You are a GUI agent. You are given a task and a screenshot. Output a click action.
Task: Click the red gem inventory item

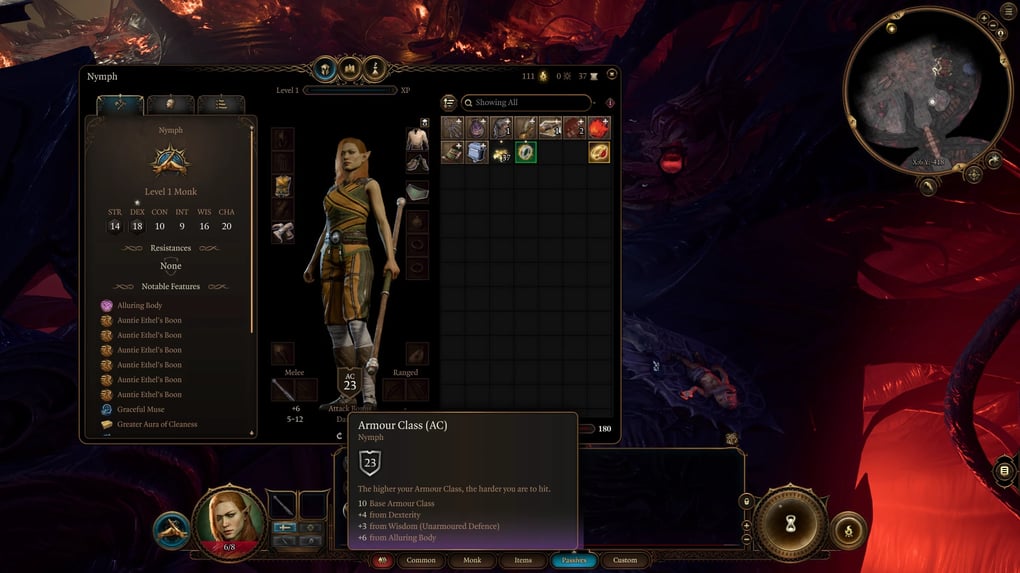coord(599,127)
